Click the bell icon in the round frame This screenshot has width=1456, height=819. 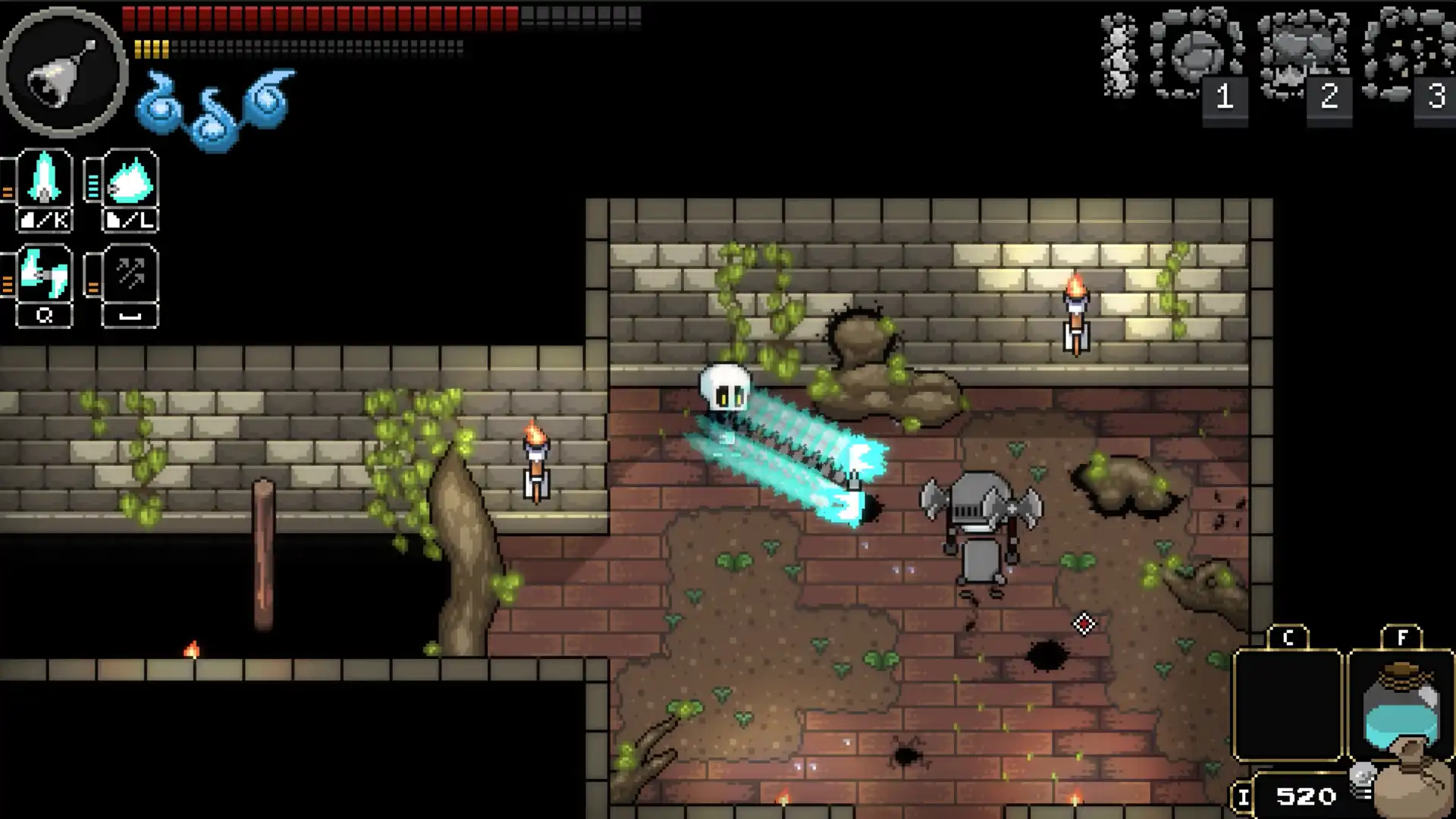coord(64,73)
